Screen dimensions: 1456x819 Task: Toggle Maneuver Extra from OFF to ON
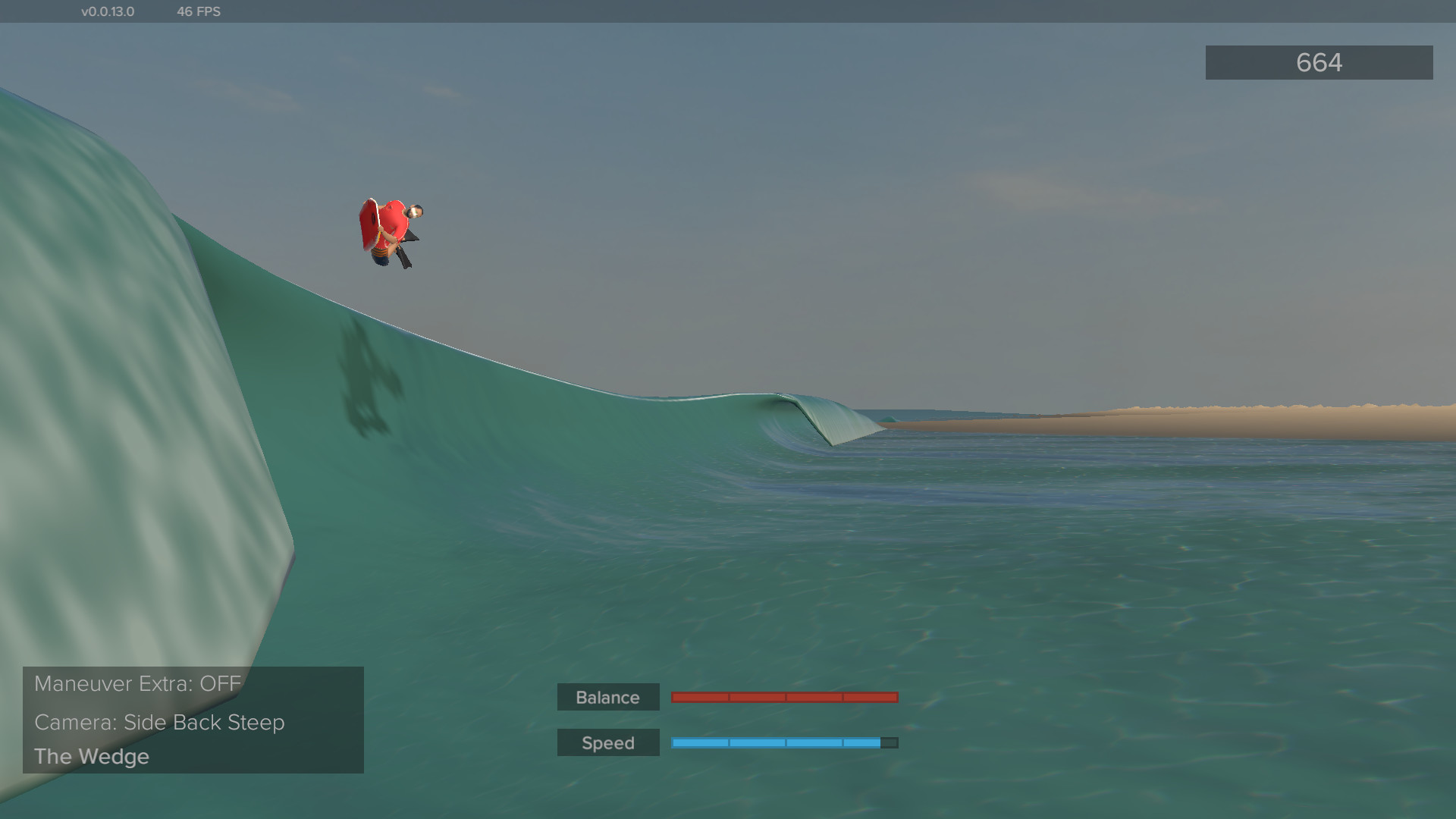point(137,683)
